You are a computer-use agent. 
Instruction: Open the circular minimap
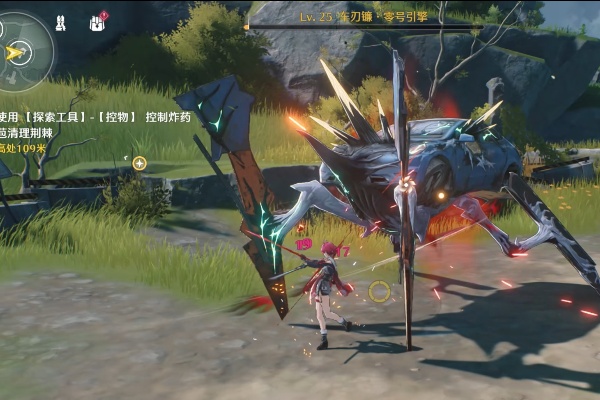[x=23, y=51]
